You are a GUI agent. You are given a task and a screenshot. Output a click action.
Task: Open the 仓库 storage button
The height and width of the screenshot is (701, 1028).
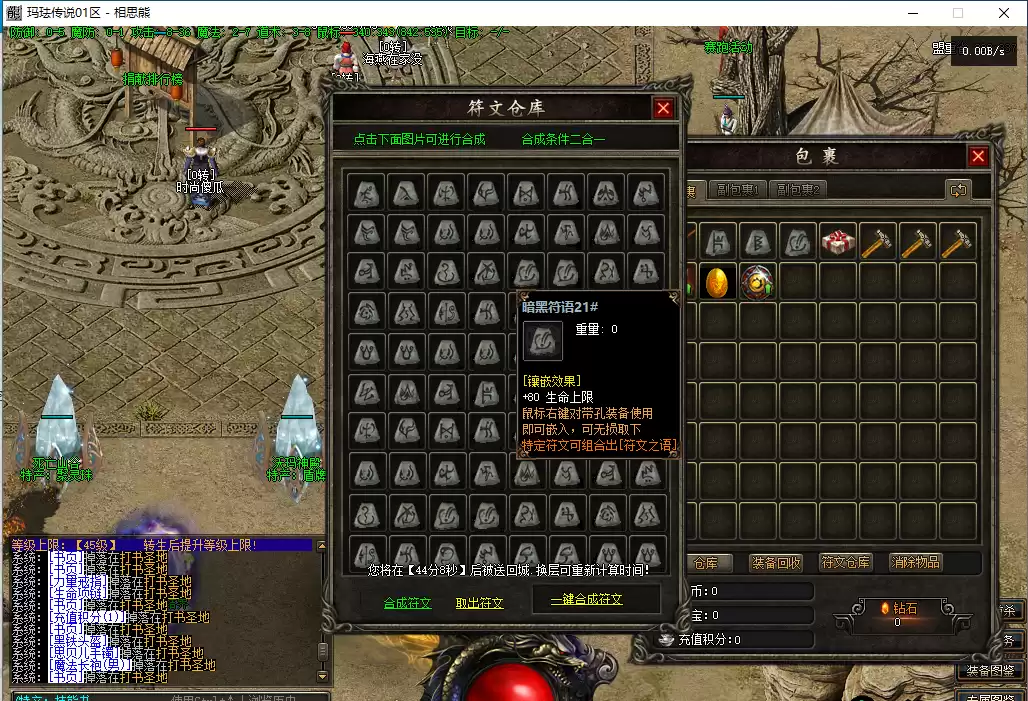(x=706, y=563)
